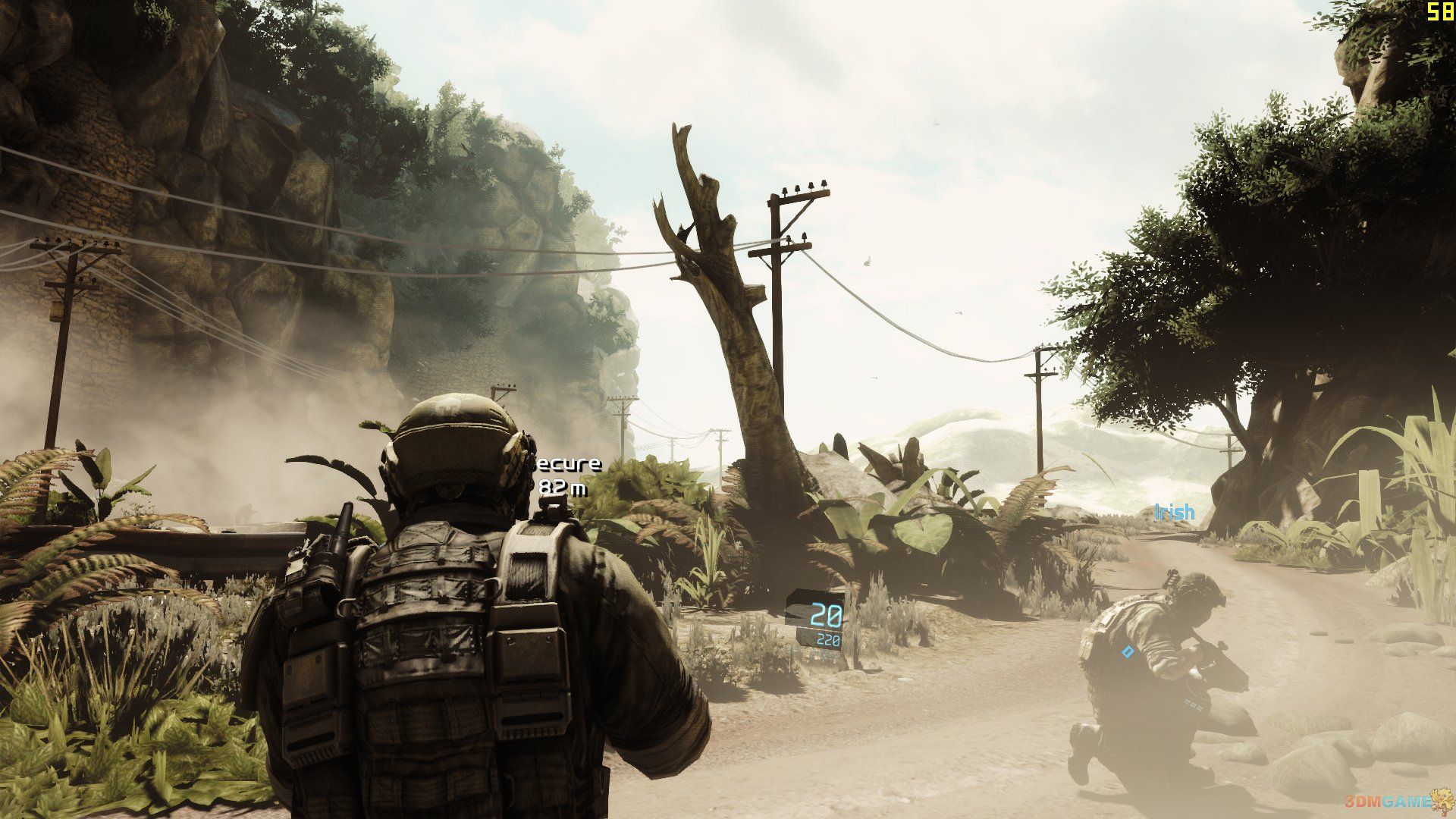Screen dimensions: 1456x819
Task: Click the Irish teammate name tag
Action: (x=1174, y=513)
